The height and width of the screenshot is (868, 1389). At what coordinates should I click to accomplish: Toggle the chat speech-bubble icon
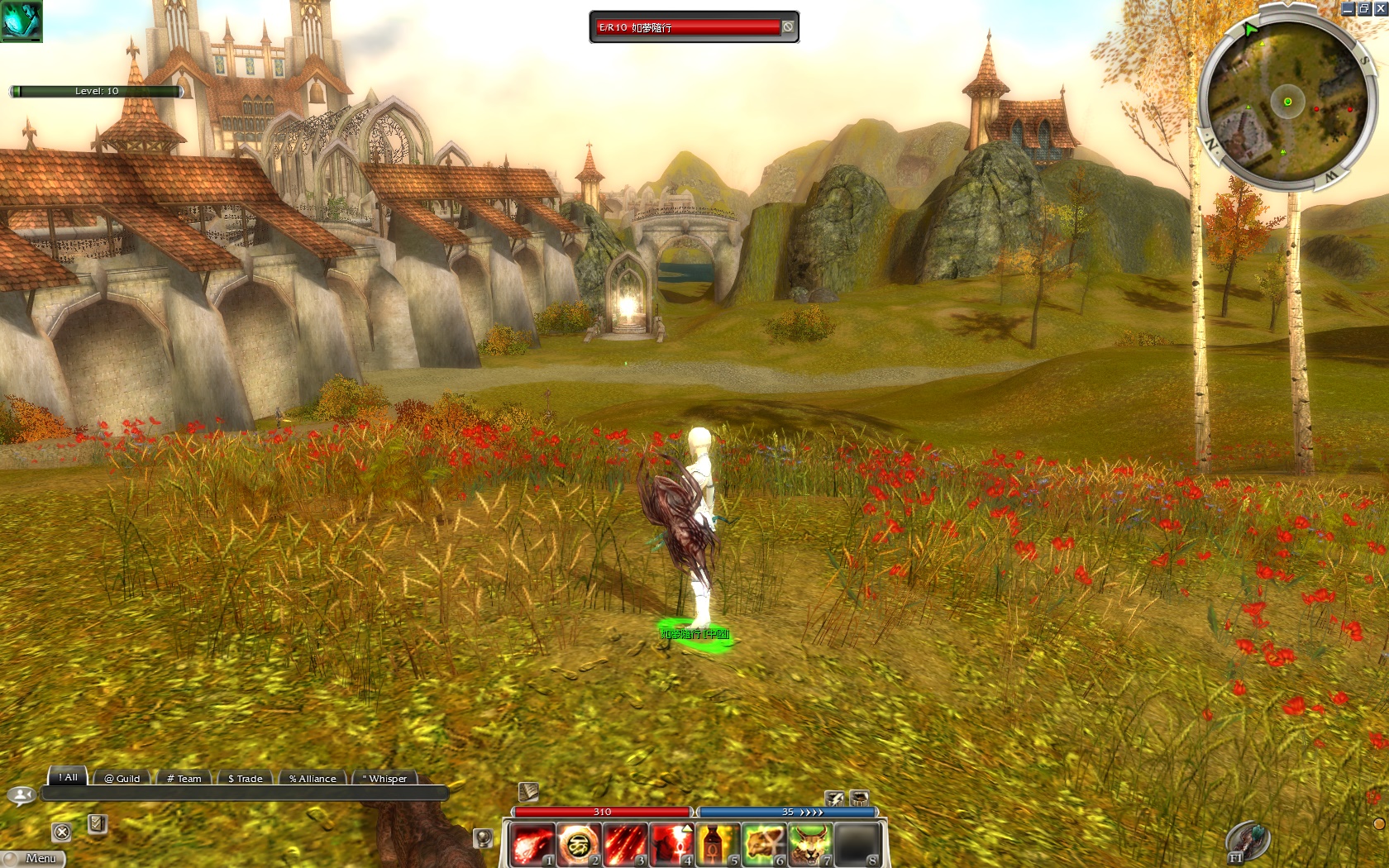(21, 795)
